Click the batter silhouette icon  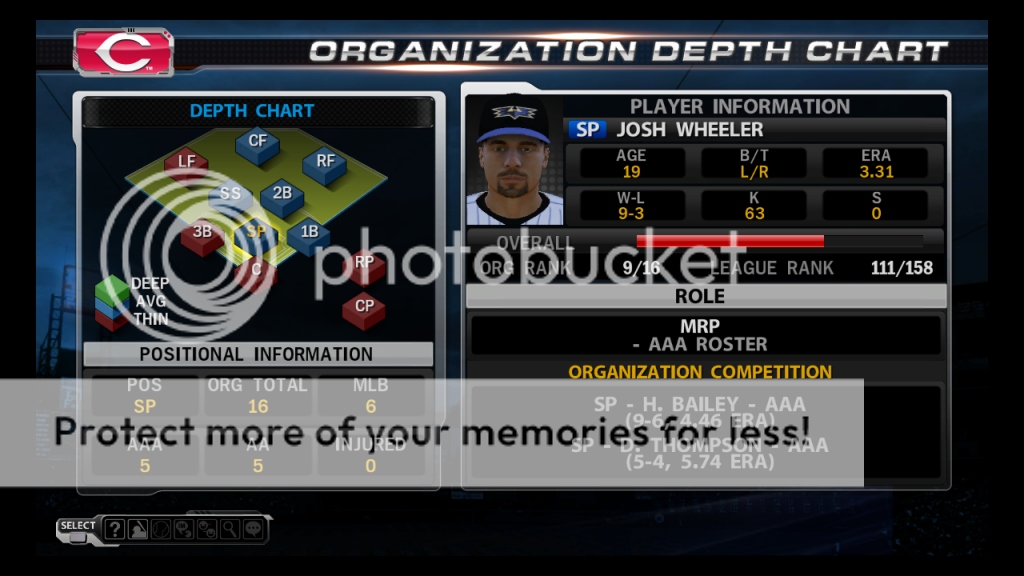(x=137, y=529)
